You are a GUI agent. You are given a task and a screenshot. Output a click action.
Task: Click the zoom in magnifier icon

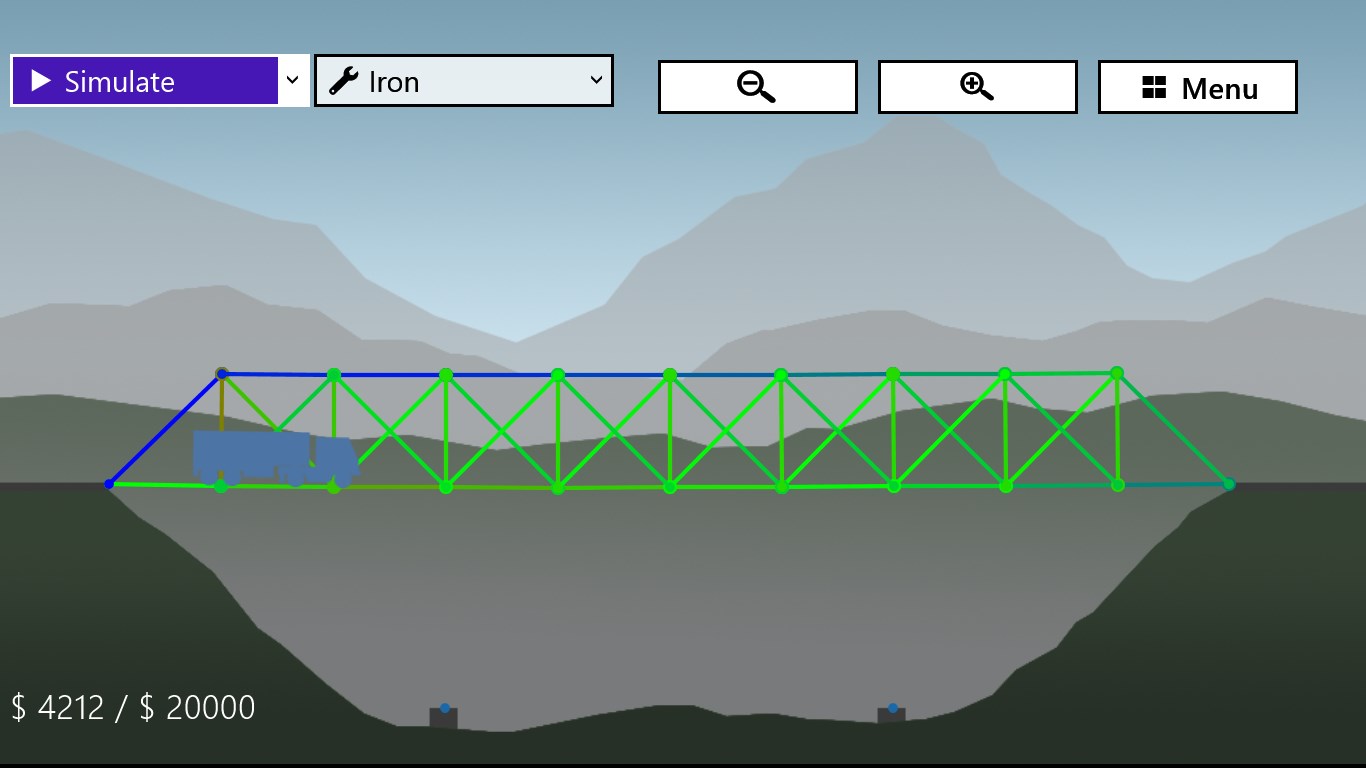[977, 87]
